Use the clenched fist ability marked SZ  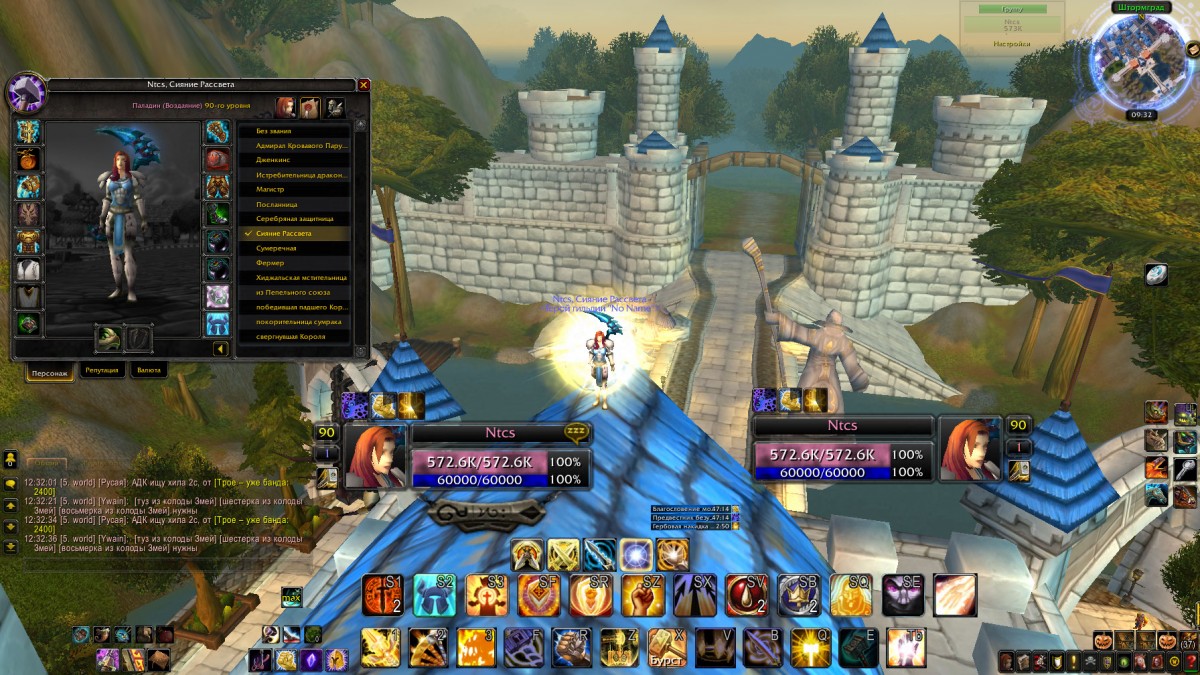pos(642,595)
